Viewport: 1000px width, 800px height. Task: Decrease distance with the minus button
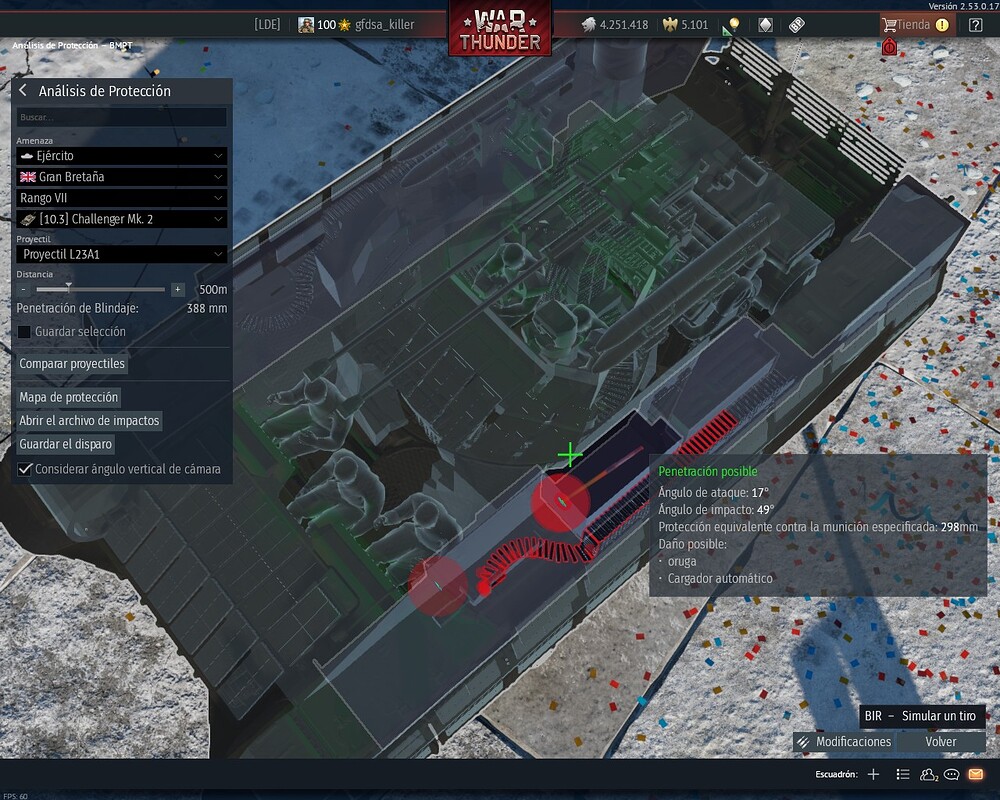(23, 289)
